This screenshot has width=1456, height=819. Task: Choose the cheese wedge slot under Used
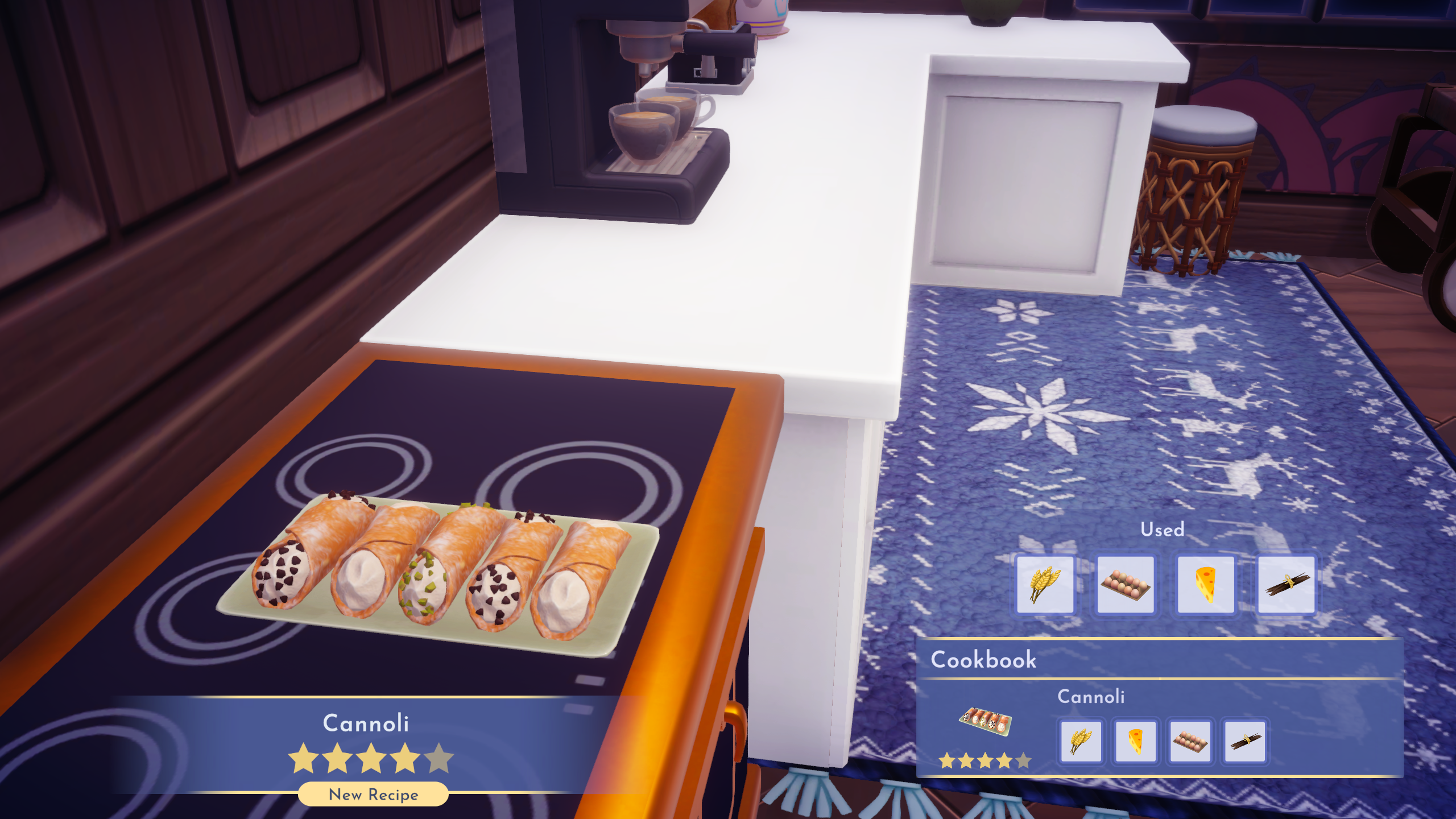tap(1206, 585)
